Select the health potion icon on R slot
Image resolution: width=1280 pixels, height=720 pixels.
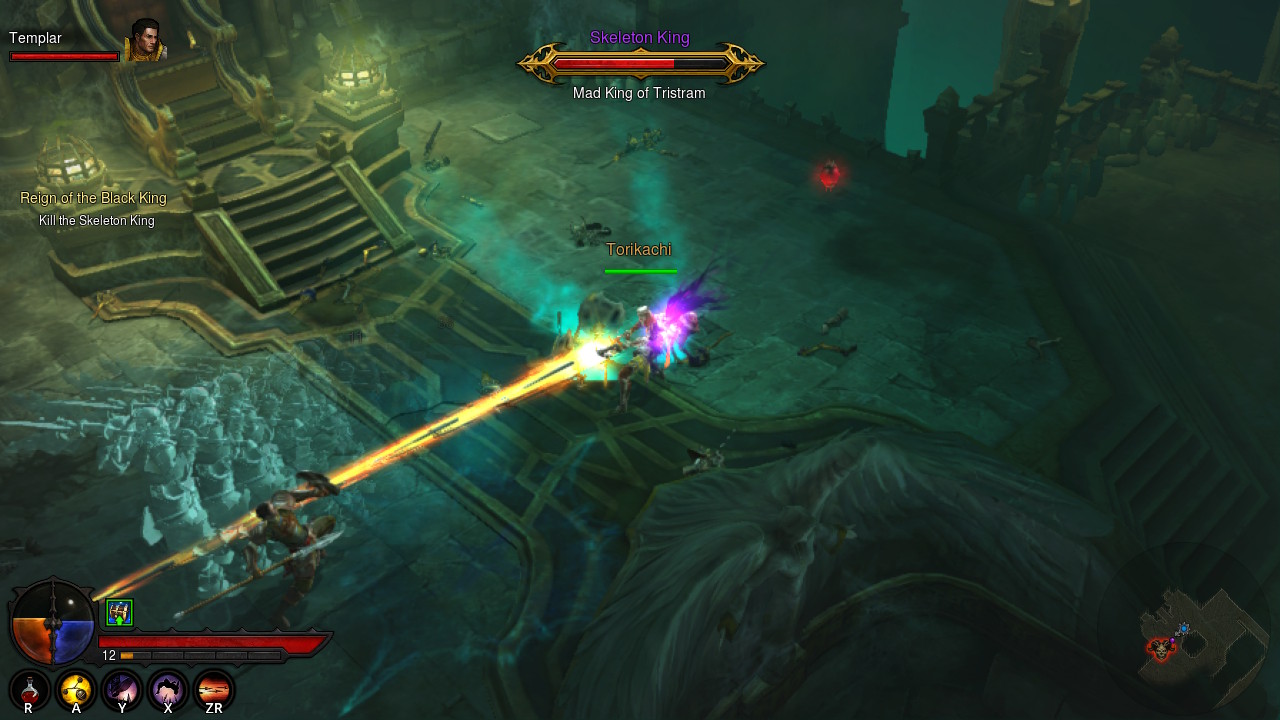[x=28, y=690]
